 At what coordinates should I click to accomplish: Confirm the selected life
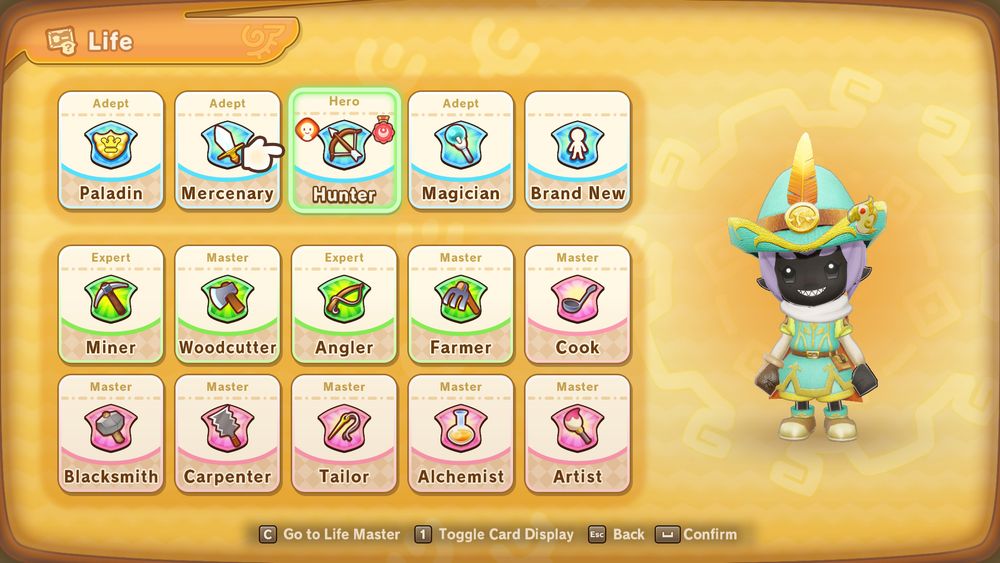tap(697, 534)
